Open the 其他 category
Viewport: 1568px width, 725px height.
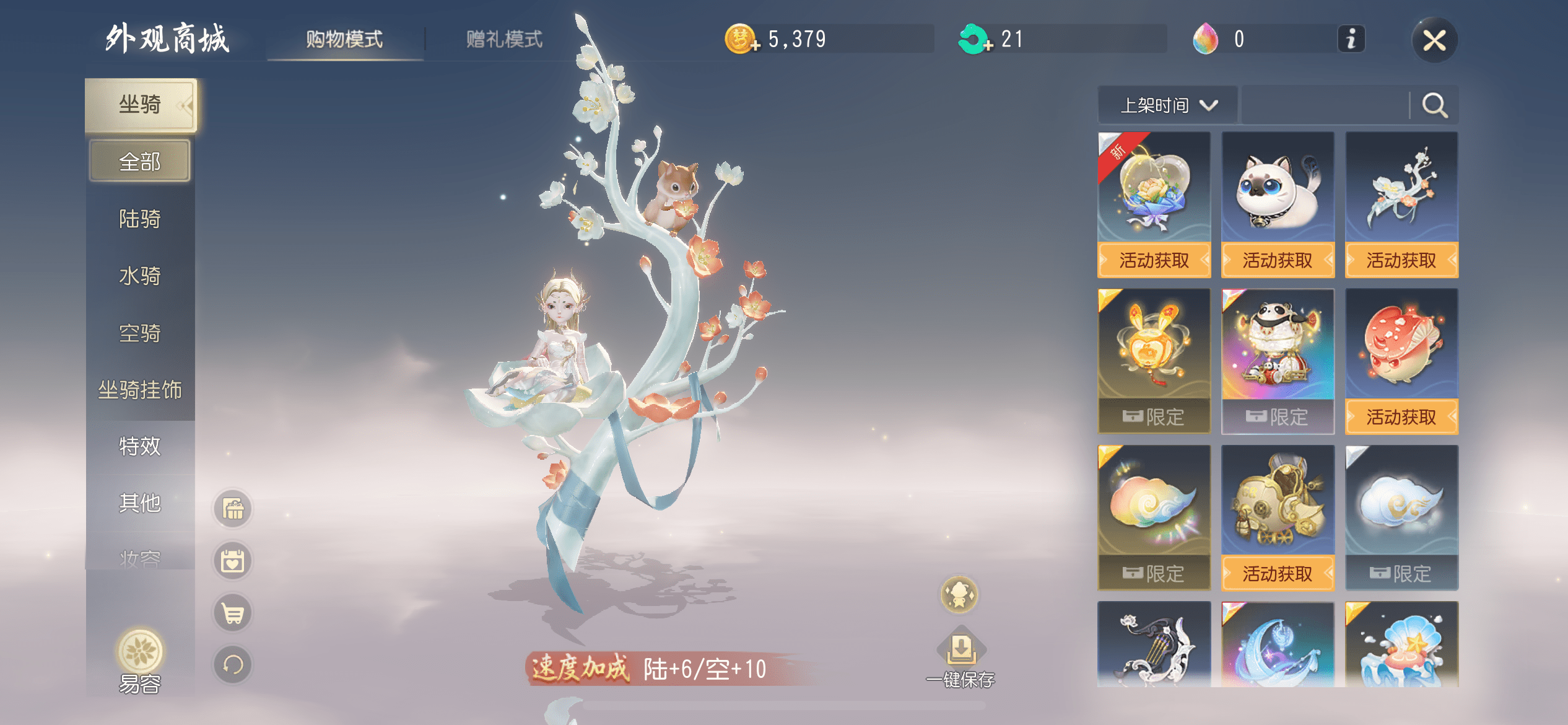140,503
